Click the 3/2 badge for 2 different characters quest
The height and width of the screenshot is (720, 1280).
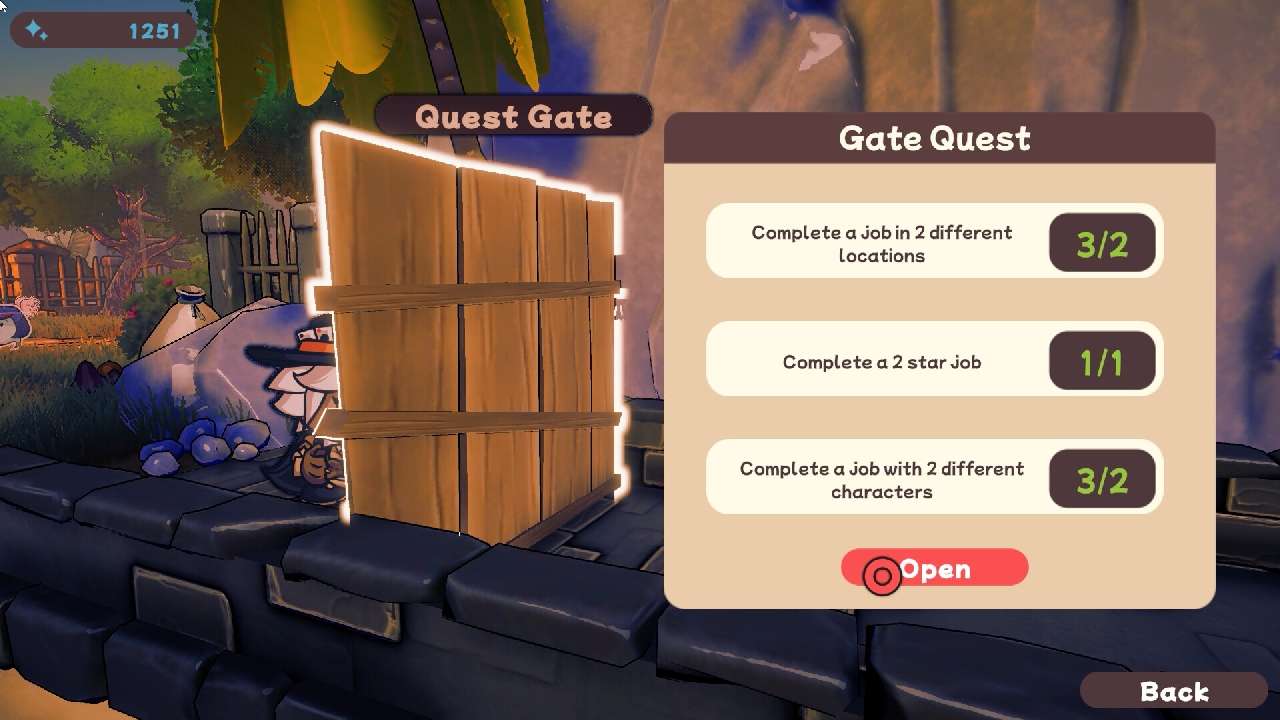1101,477
